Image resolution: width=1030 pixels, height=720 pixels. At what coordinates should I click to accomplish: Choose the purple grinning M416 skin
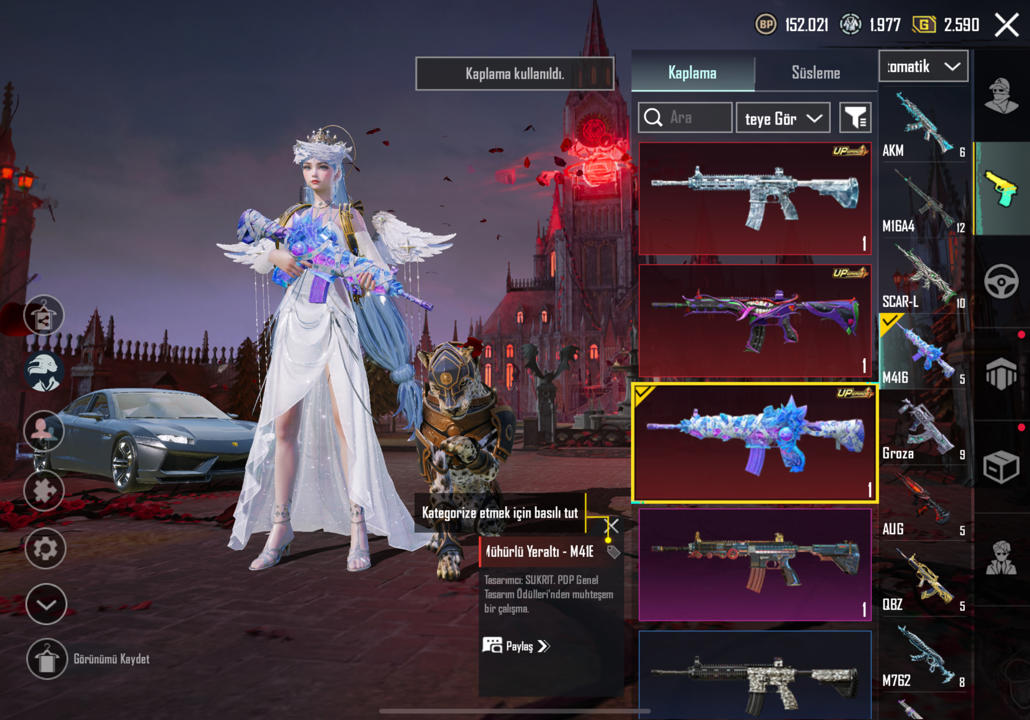[x=755, y=320]
